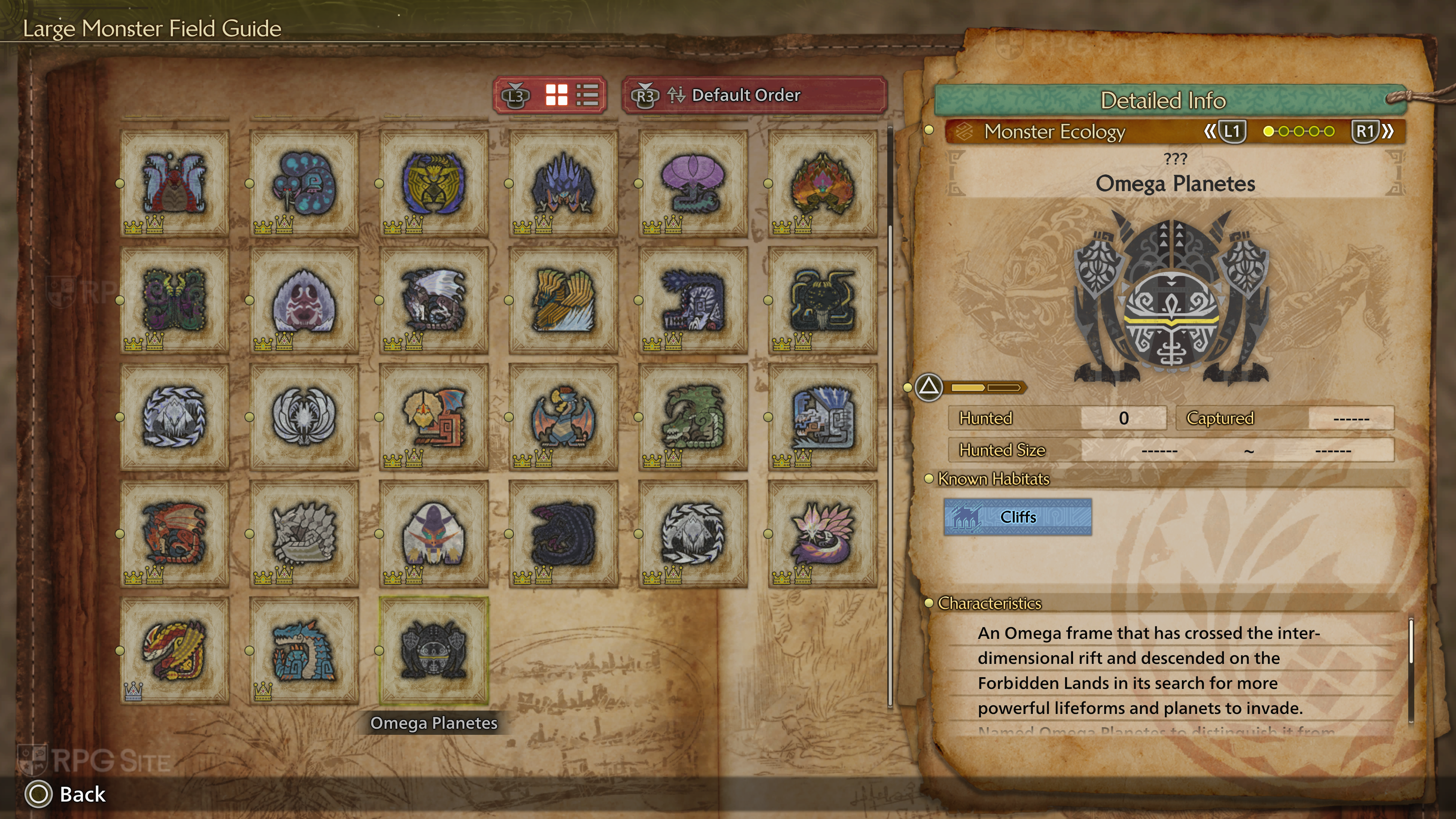Screen dimensions: 1456x819
Task: Switch to grid view layout
Action: click(556, 95)
